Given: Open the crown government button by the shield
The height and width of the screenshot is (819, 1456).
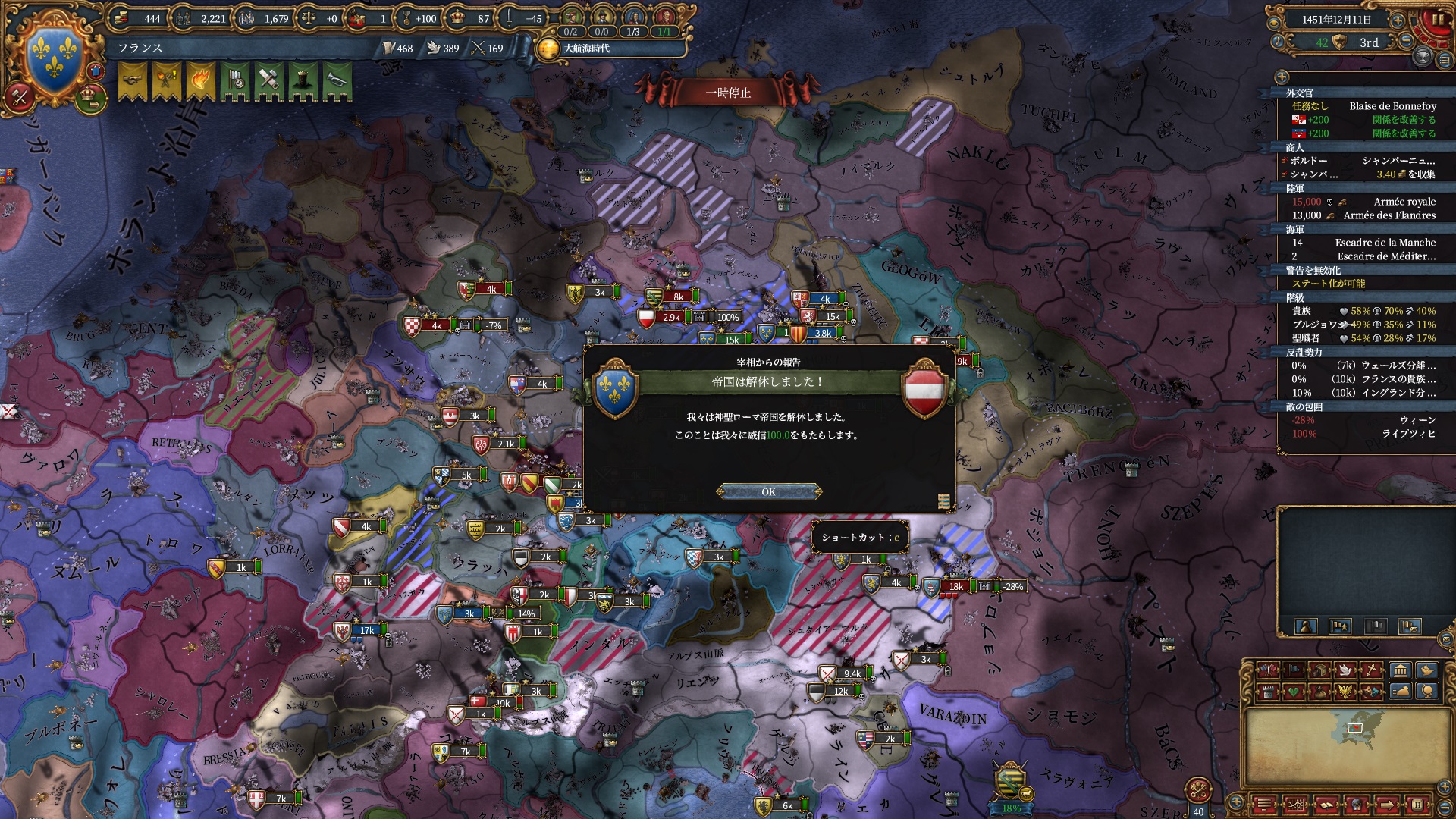Looking at the screenshot, I should [91, 97].
